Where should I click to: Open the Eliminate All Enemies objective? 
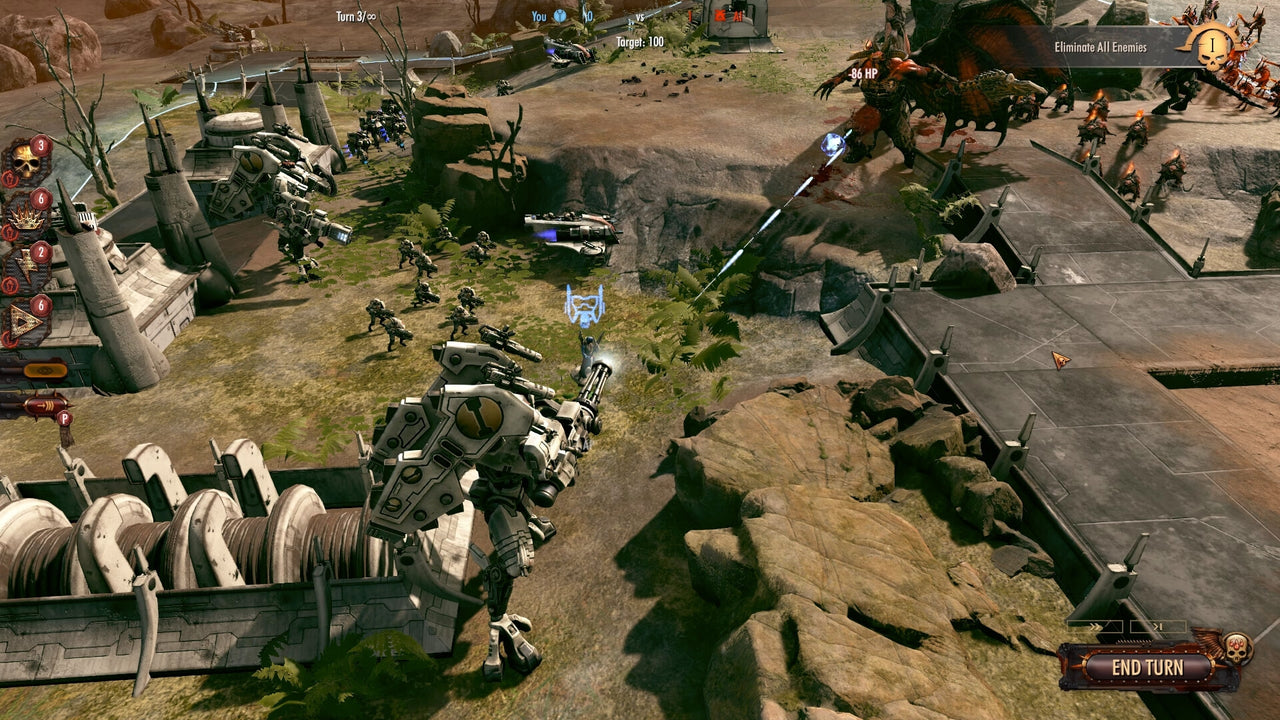(1100, 45)
